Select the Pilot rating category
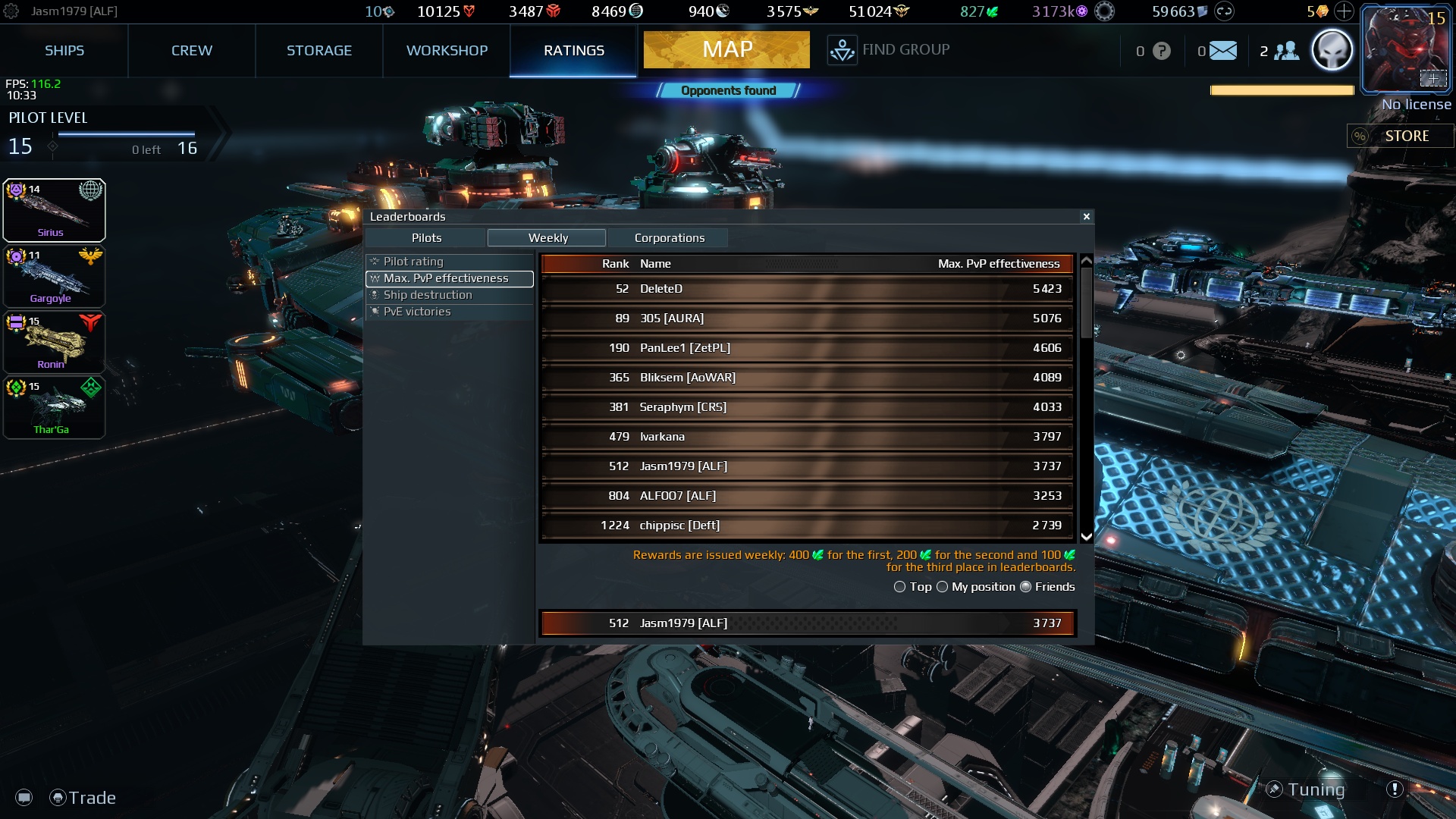 point(413,262)
